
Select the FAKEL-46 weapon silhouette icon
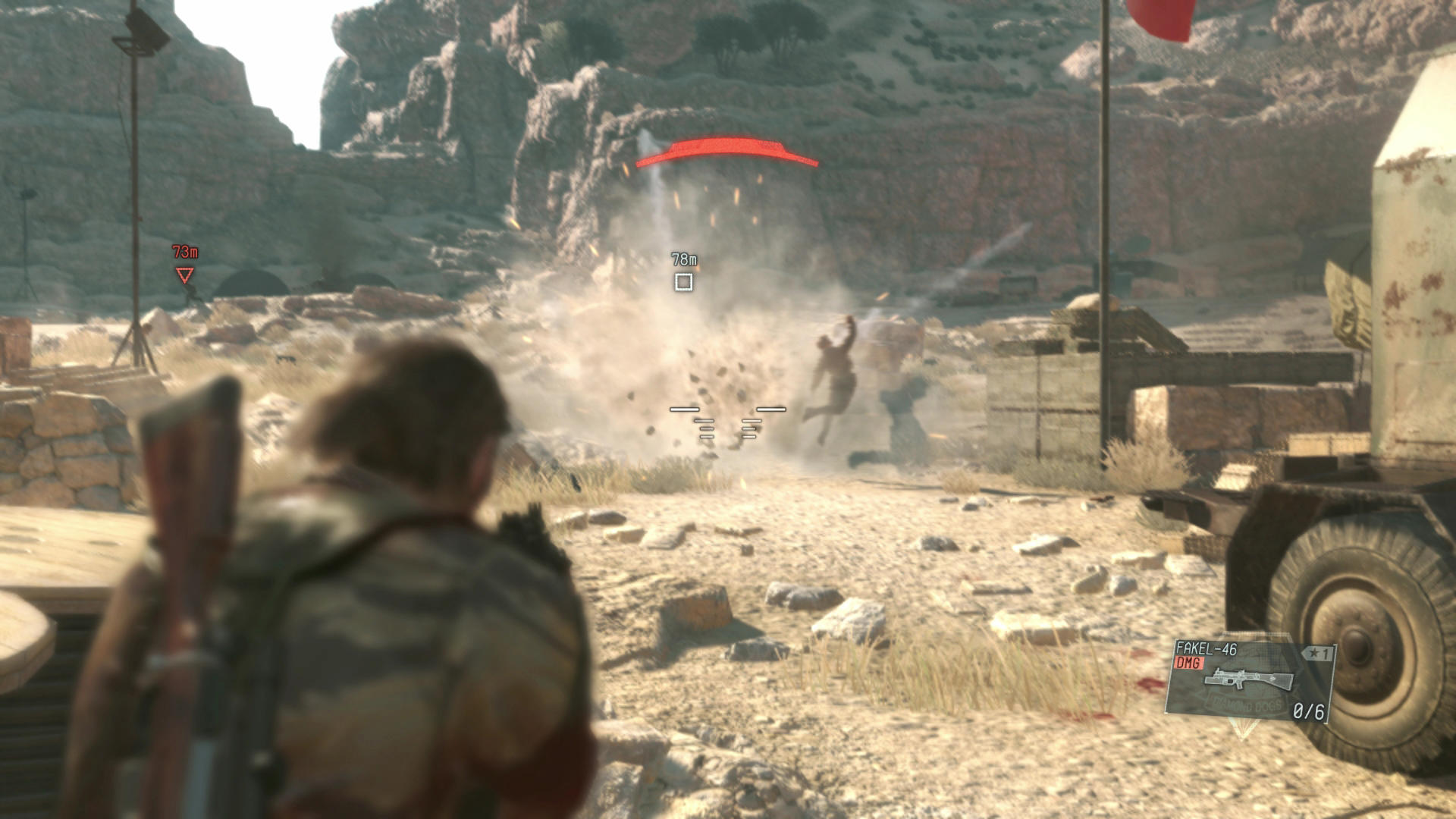(1250, 679)
